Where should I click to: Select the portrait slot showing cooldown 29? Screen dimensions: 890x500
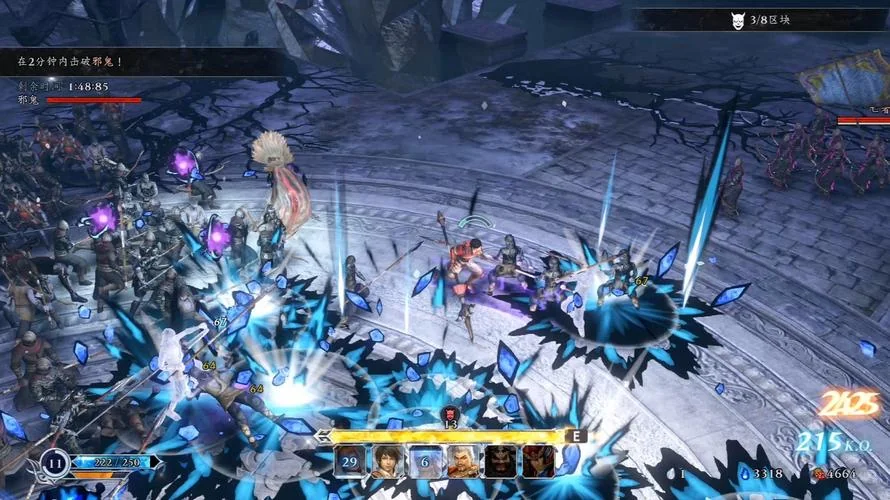(350, 461)
